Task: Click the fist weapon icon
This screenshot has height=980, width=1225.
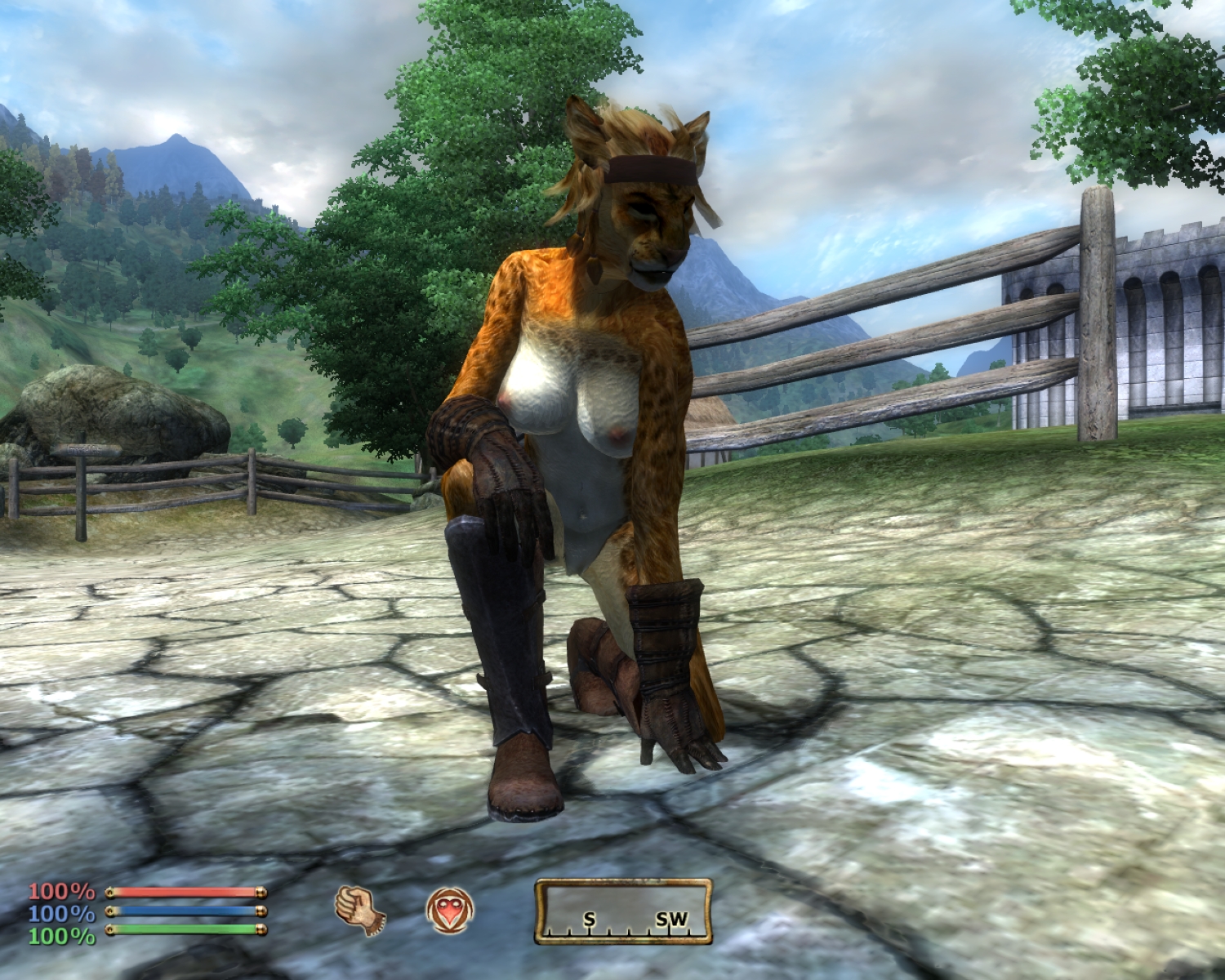Action: coord(359,910)
